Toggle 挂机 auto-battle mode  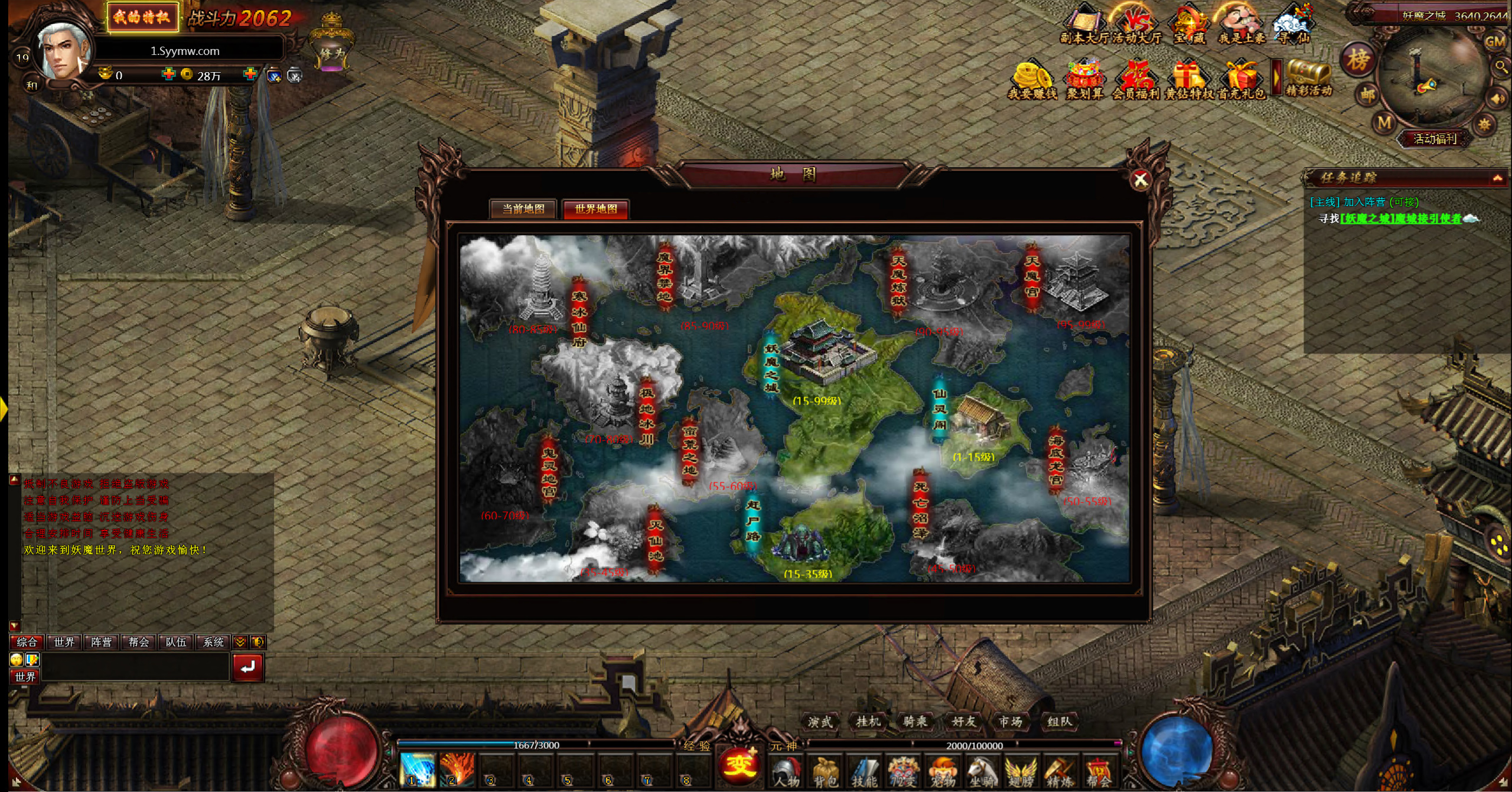pos(868,721)
